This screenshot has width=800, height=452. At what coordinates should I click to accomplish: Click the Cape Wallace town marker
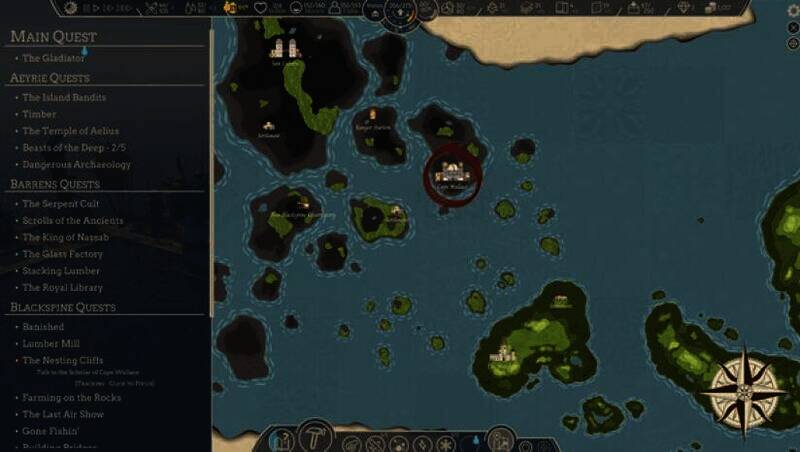453,177
